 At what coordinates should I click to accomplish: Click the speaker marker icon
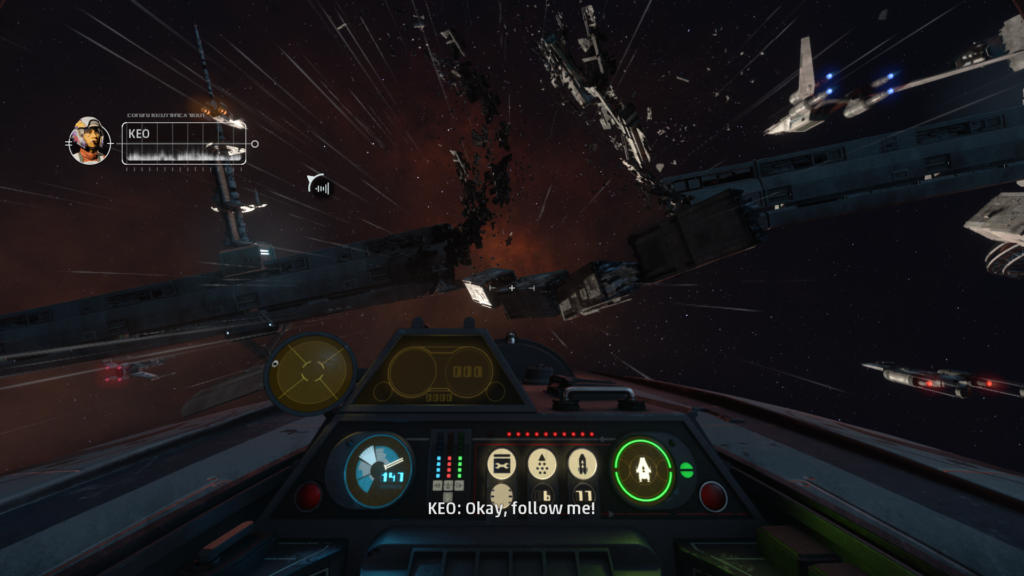pos(320,185)
